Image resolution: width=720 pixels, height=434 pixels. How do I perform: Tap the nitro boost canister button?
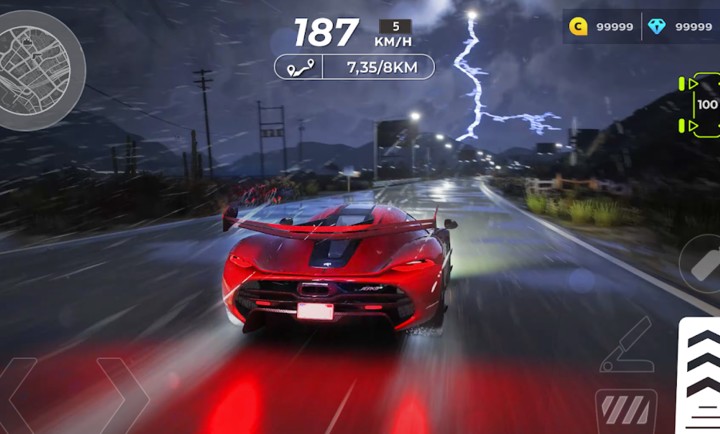coord(701,264)
